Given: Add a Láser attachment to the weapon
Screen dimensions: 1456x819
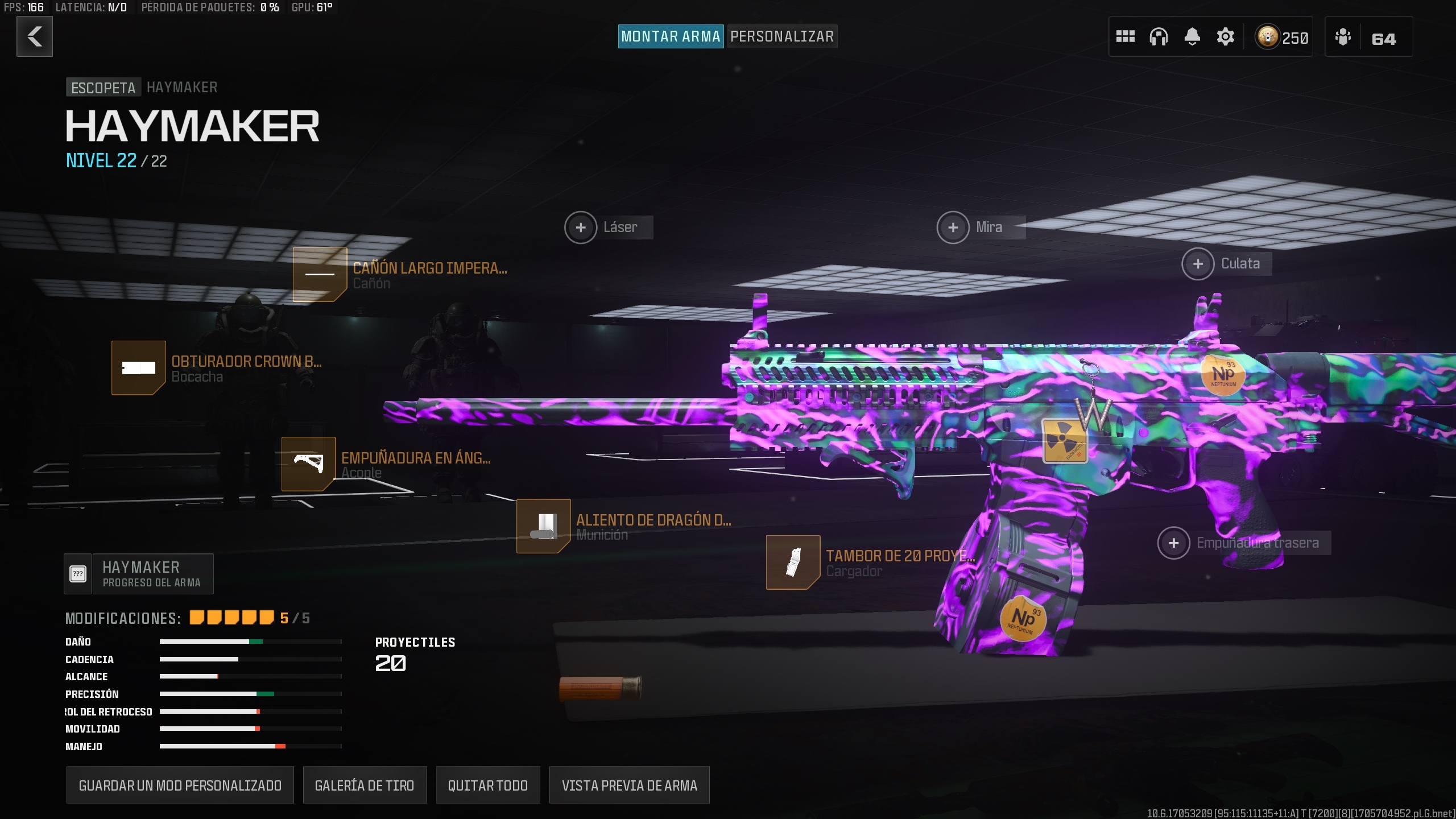Looking at the screenshot, I should pos(581,227).
